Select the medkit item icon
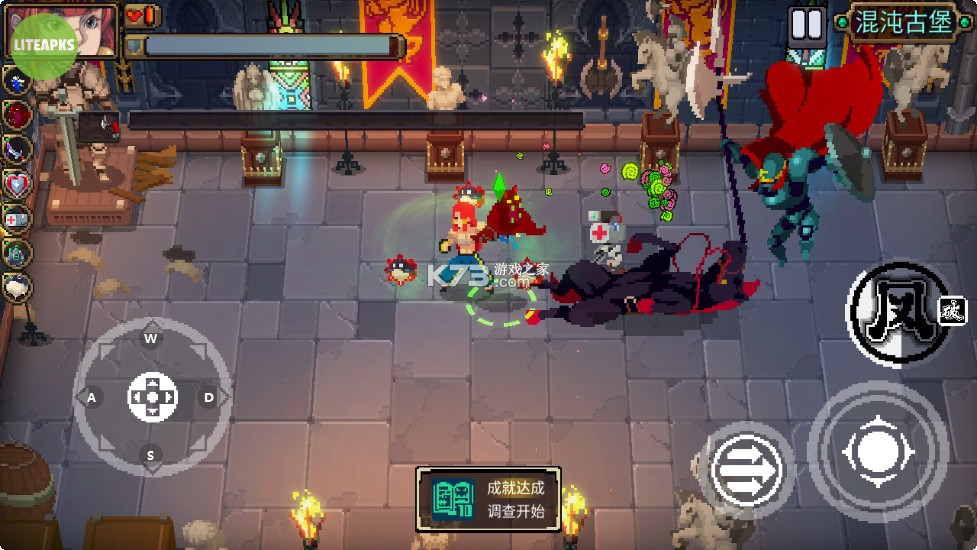977x550 pixels. pyautogui.click(x=17, y=218)
